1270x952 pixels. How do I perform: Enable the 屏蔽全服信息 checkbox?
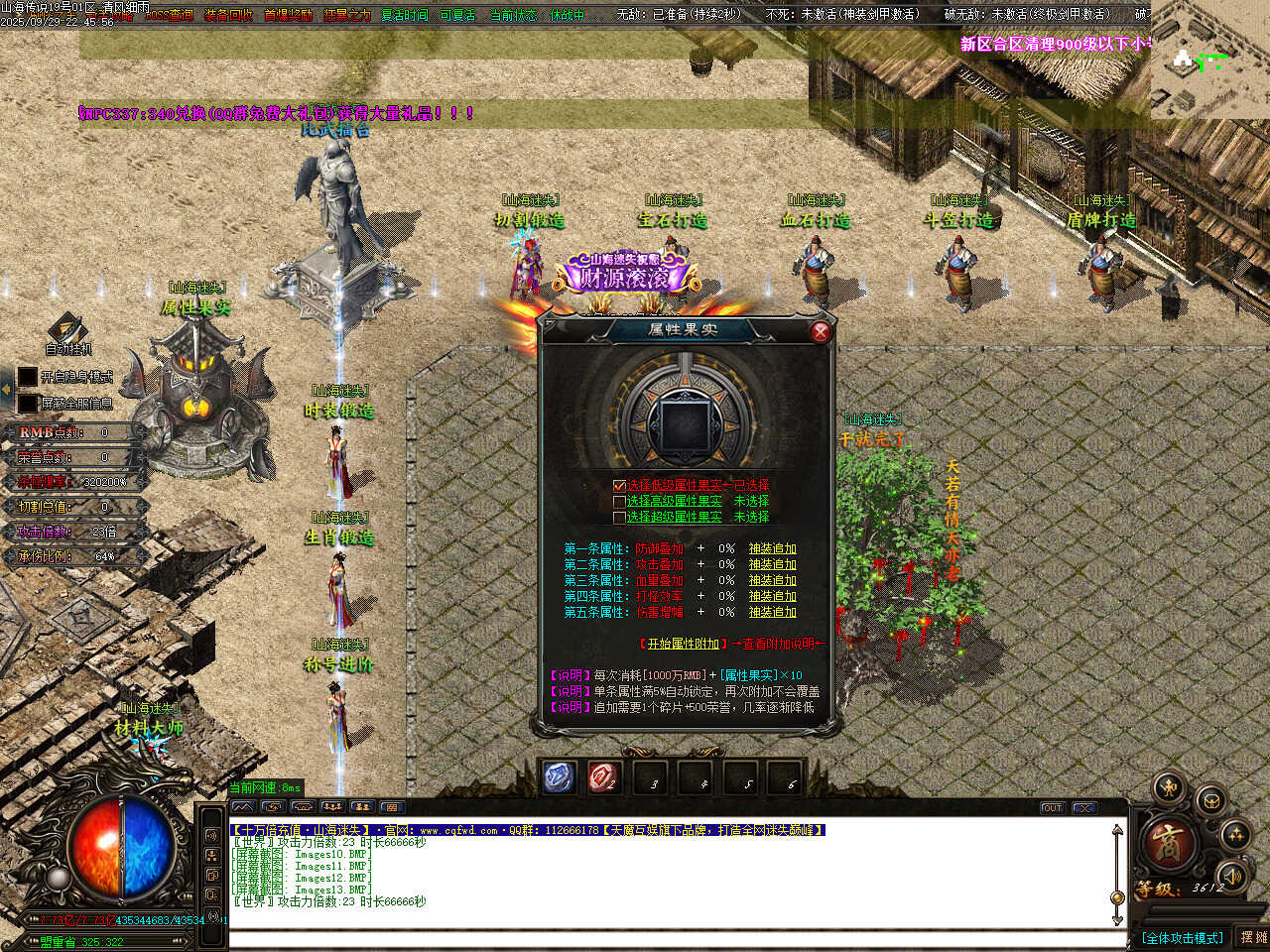tap(28, 404)
